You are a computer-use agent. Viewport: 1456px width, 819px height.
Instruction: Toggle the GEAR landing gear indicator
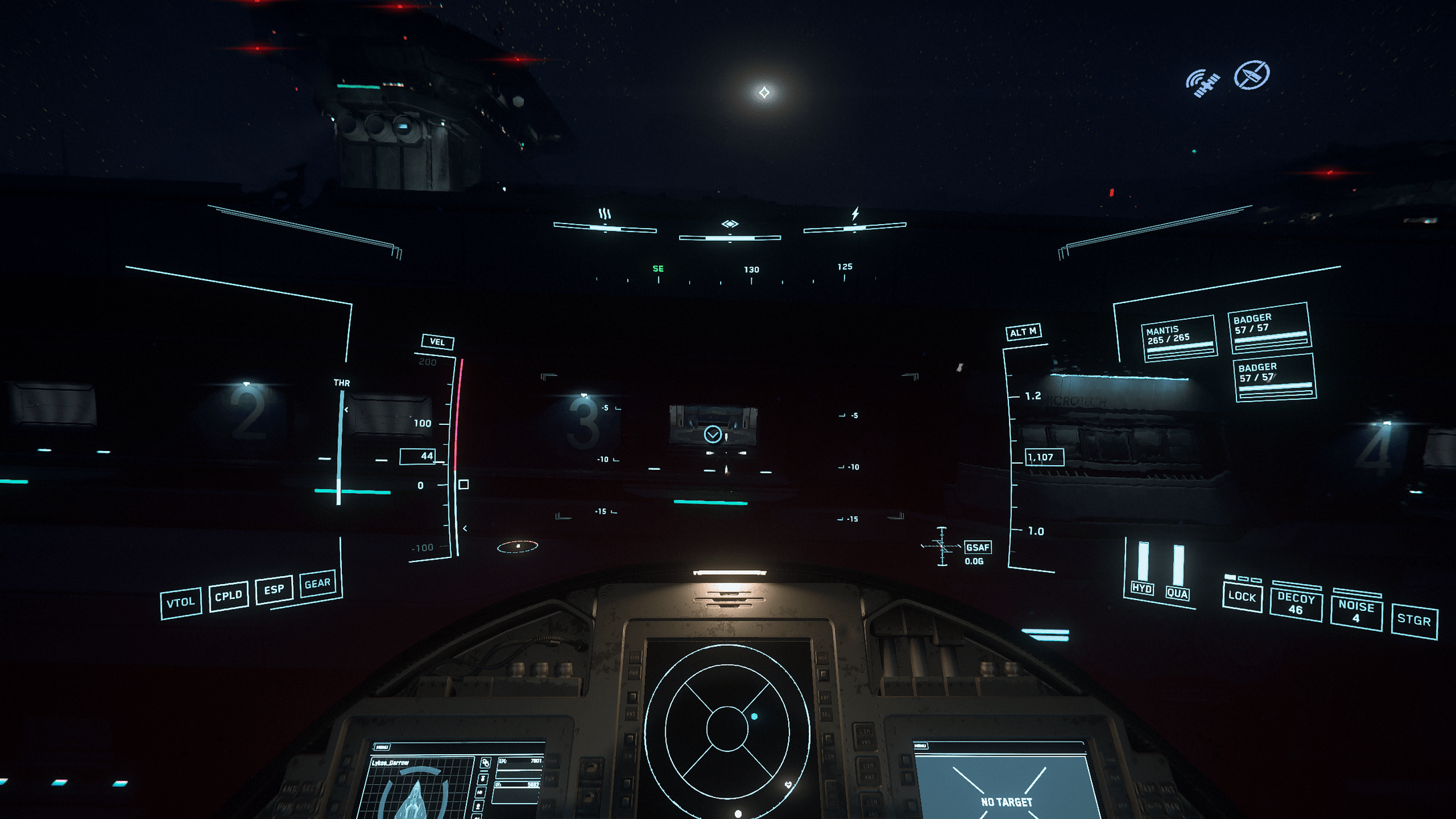tap(318, 583)
